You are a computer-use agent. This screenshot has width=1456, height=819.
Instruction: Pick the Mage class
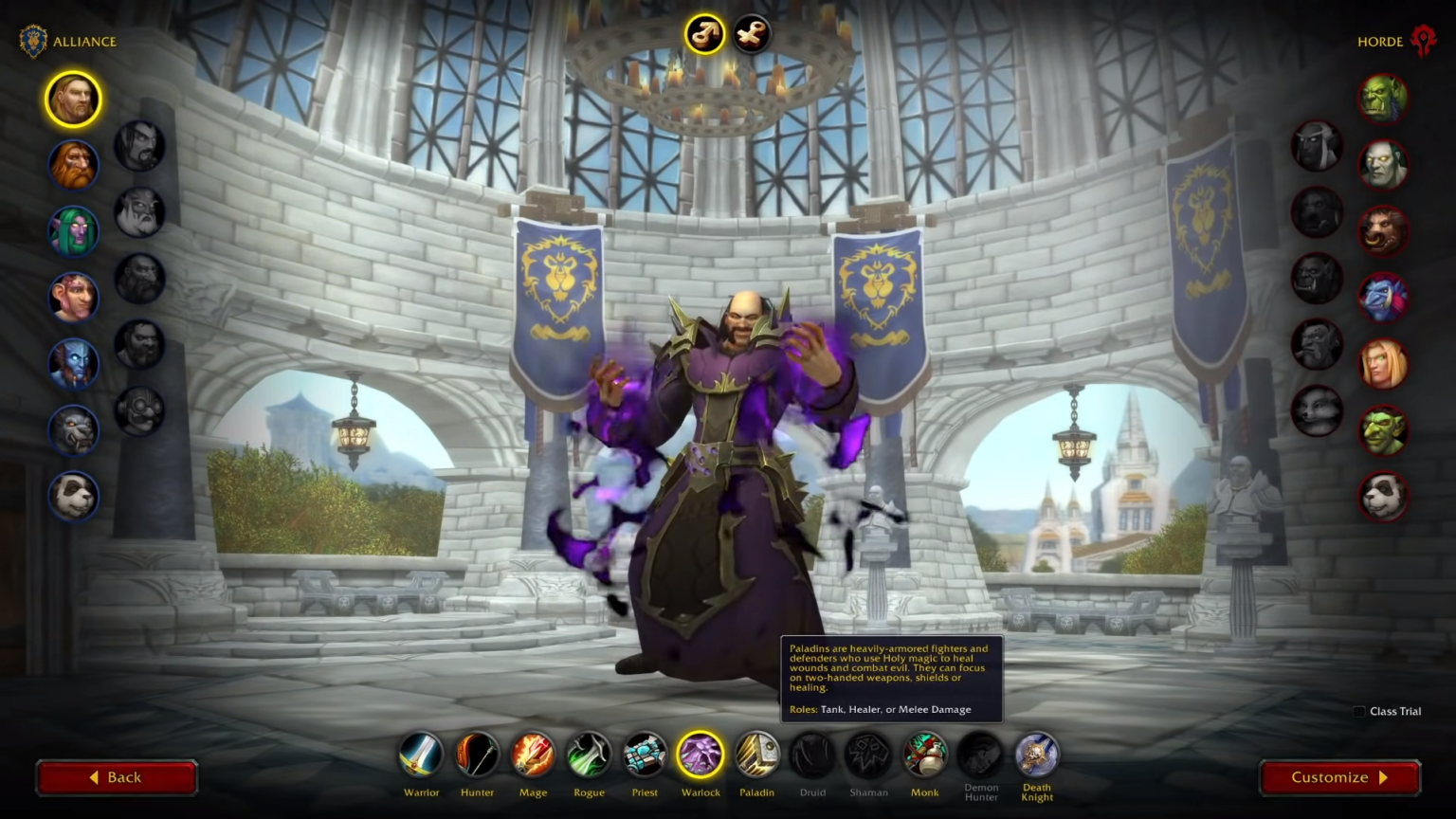coord(533,755)
